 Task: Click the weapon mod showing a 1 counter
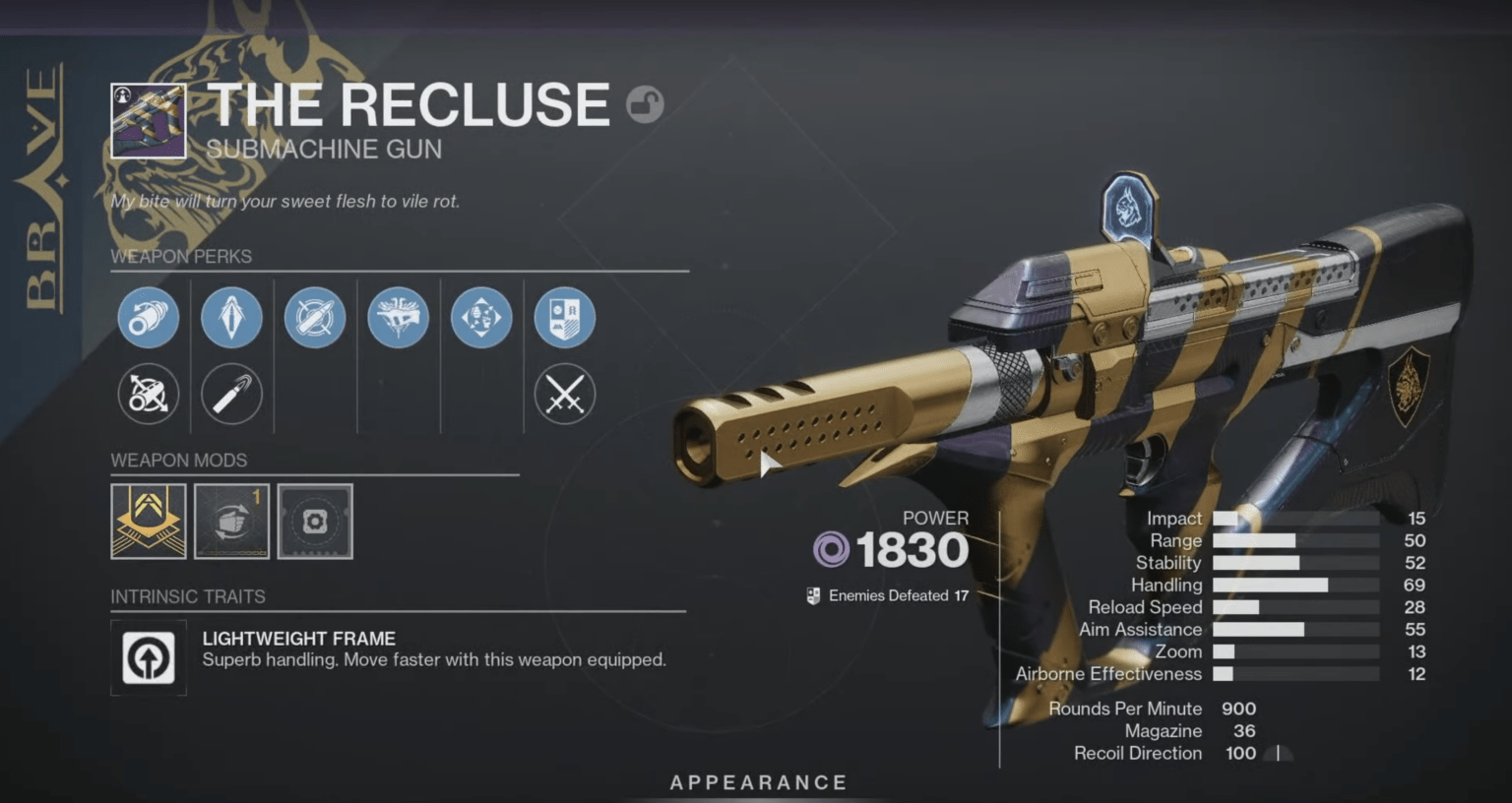pyautogui.click(x=232, y=522)
